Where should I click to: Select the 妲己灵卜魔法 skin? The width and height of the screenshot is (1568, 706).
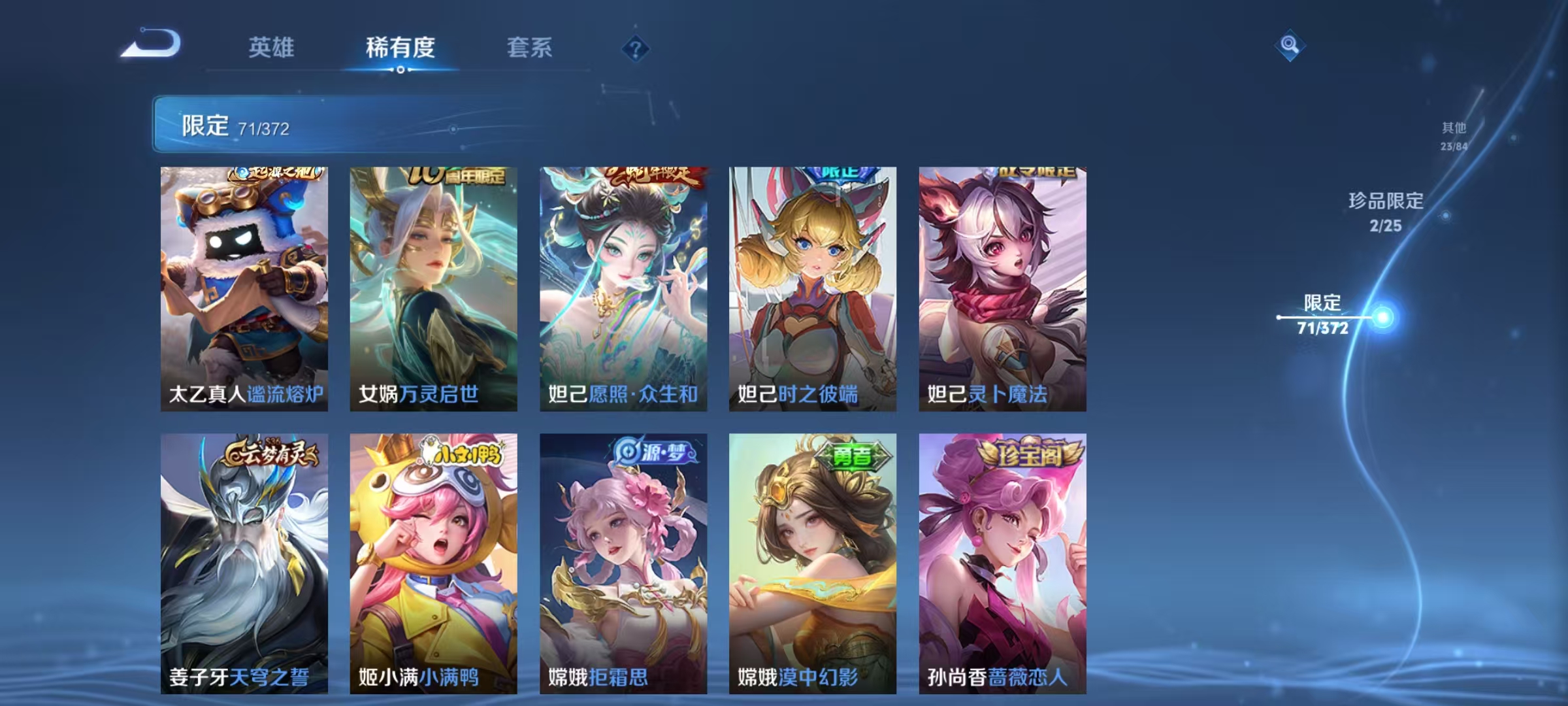click(x=1002, y=288)
